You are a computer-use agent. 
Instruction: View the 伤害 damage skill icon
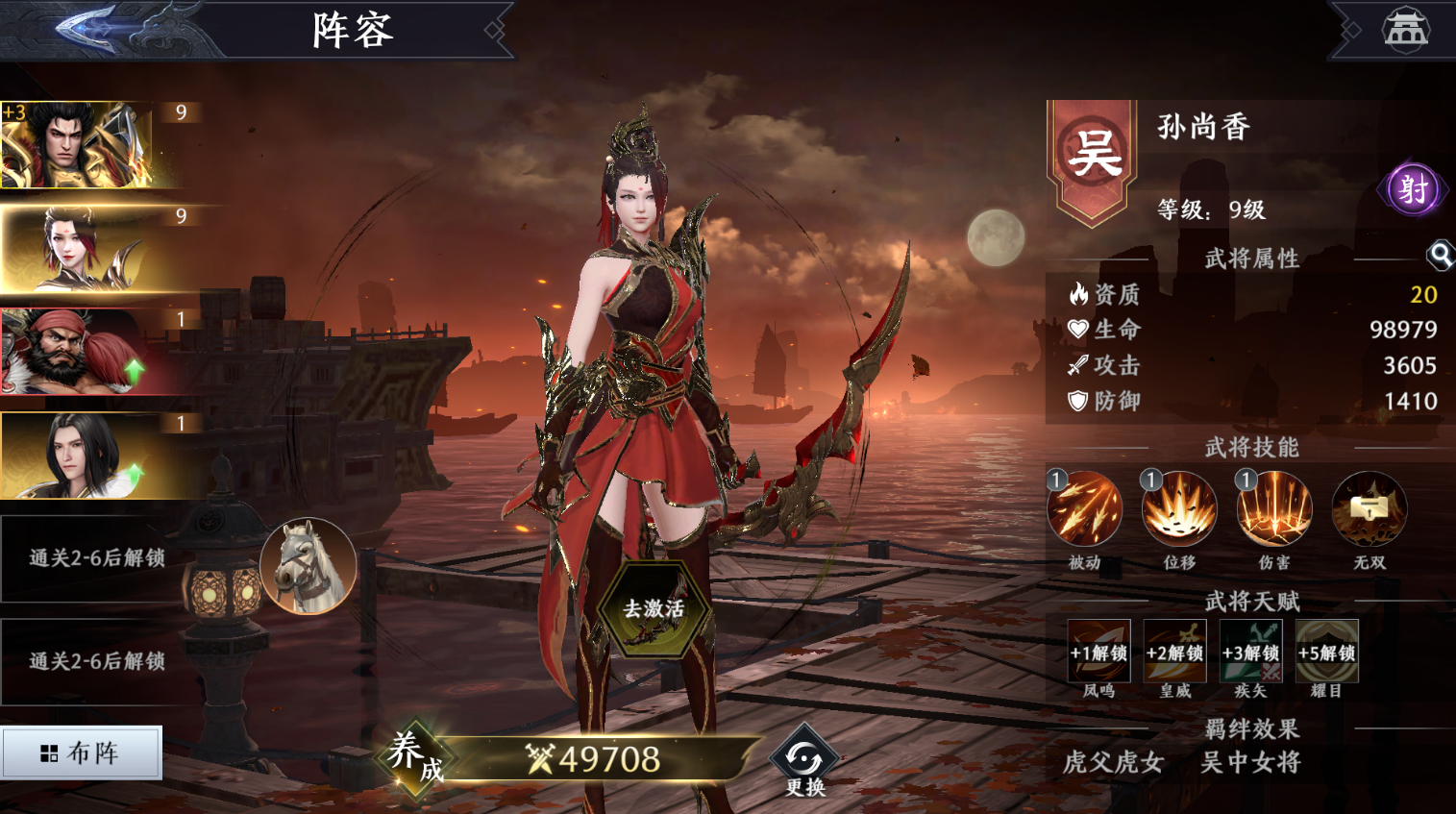click(1273, 509)
